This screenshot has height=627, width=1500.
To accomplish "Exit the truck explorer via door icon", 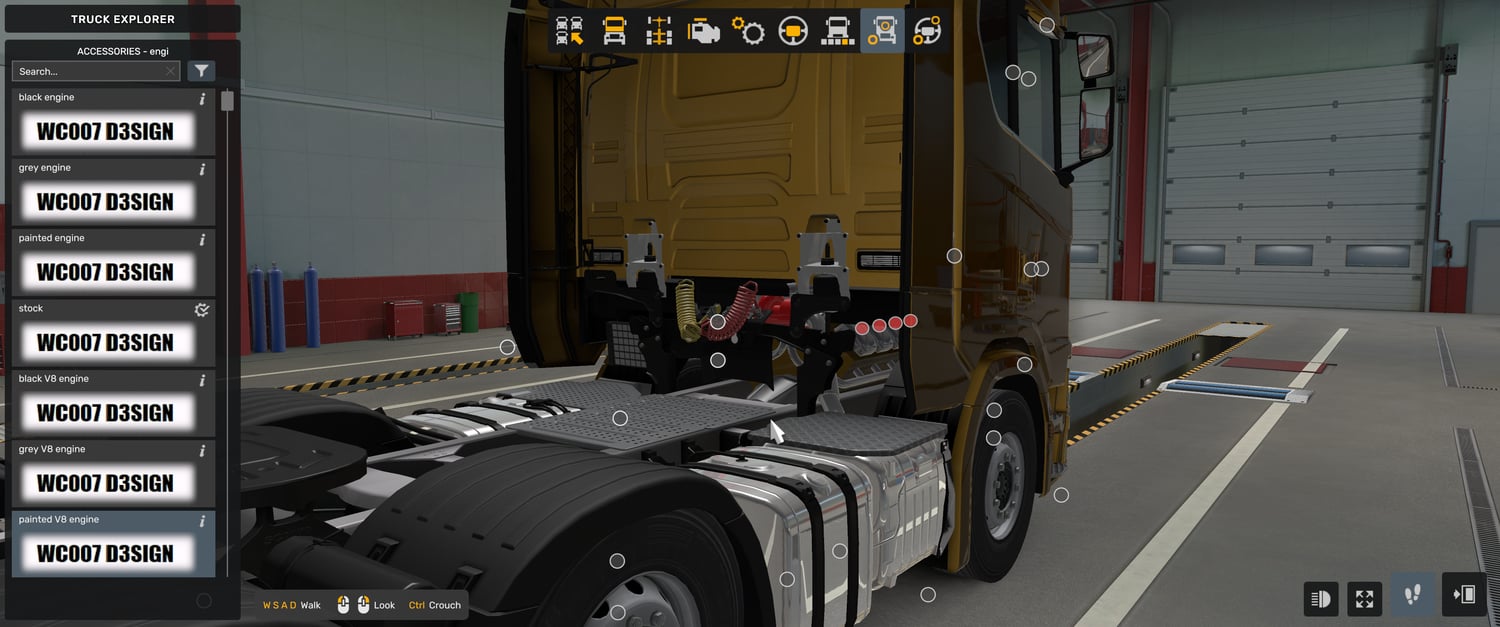I will coord(1464,596).
